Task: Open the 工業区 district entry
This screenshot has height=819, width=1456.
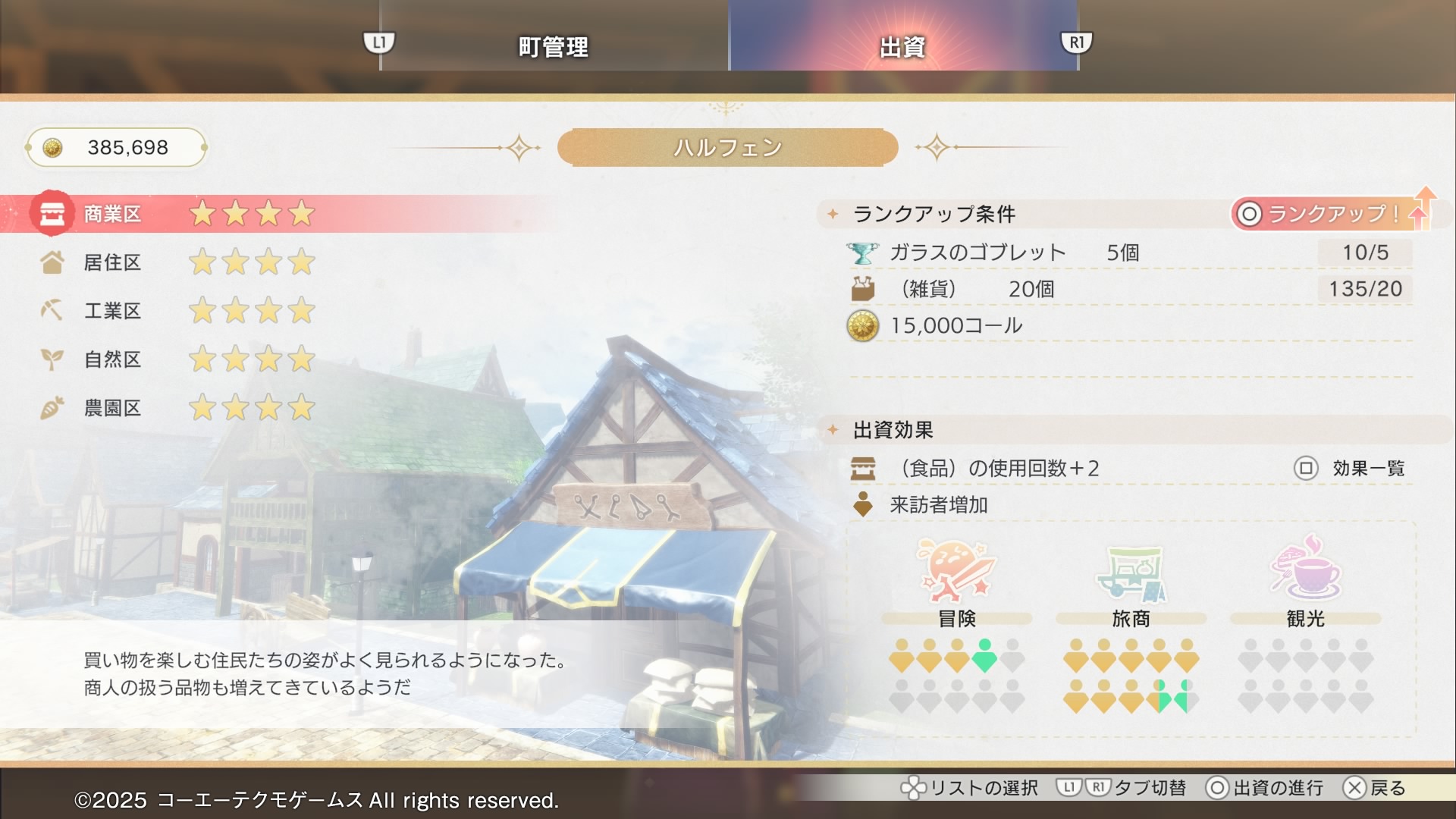Action: [112, 311]
